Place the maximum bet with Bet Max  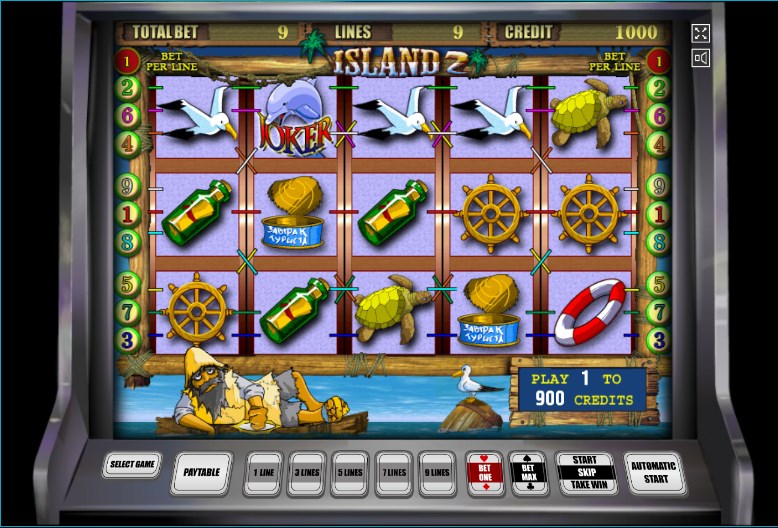(x=528, y=472)
